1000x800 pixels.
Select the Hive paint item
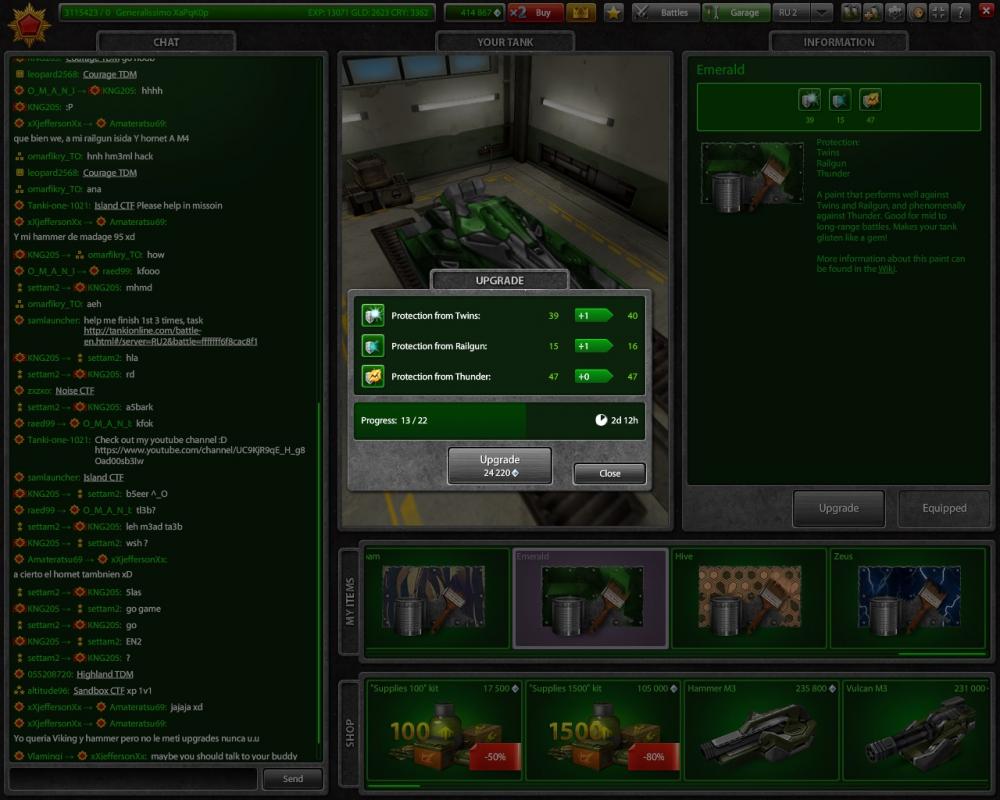click(x=748, y=599)
